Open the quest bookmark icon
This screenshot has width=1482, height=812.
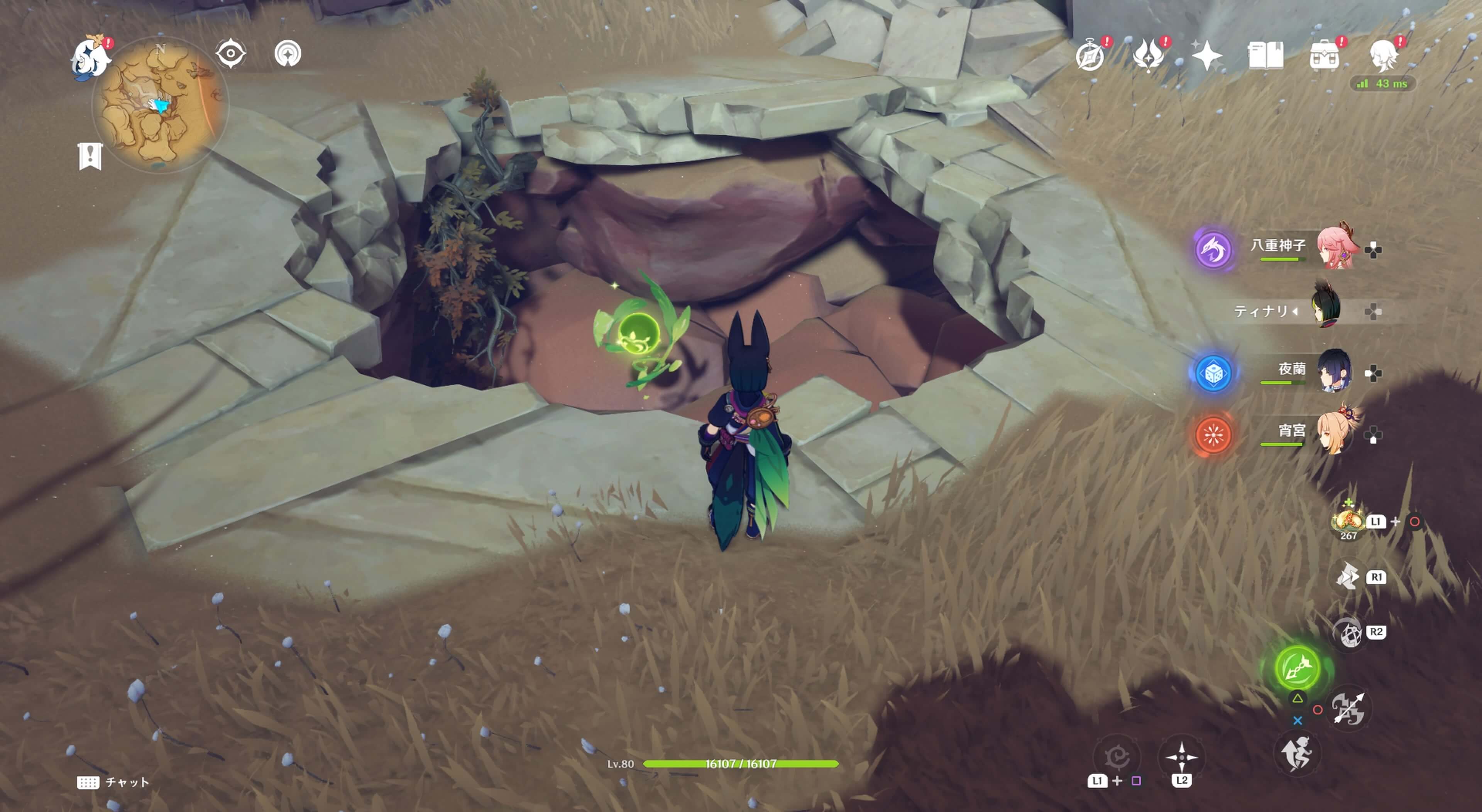pos(90,156)
